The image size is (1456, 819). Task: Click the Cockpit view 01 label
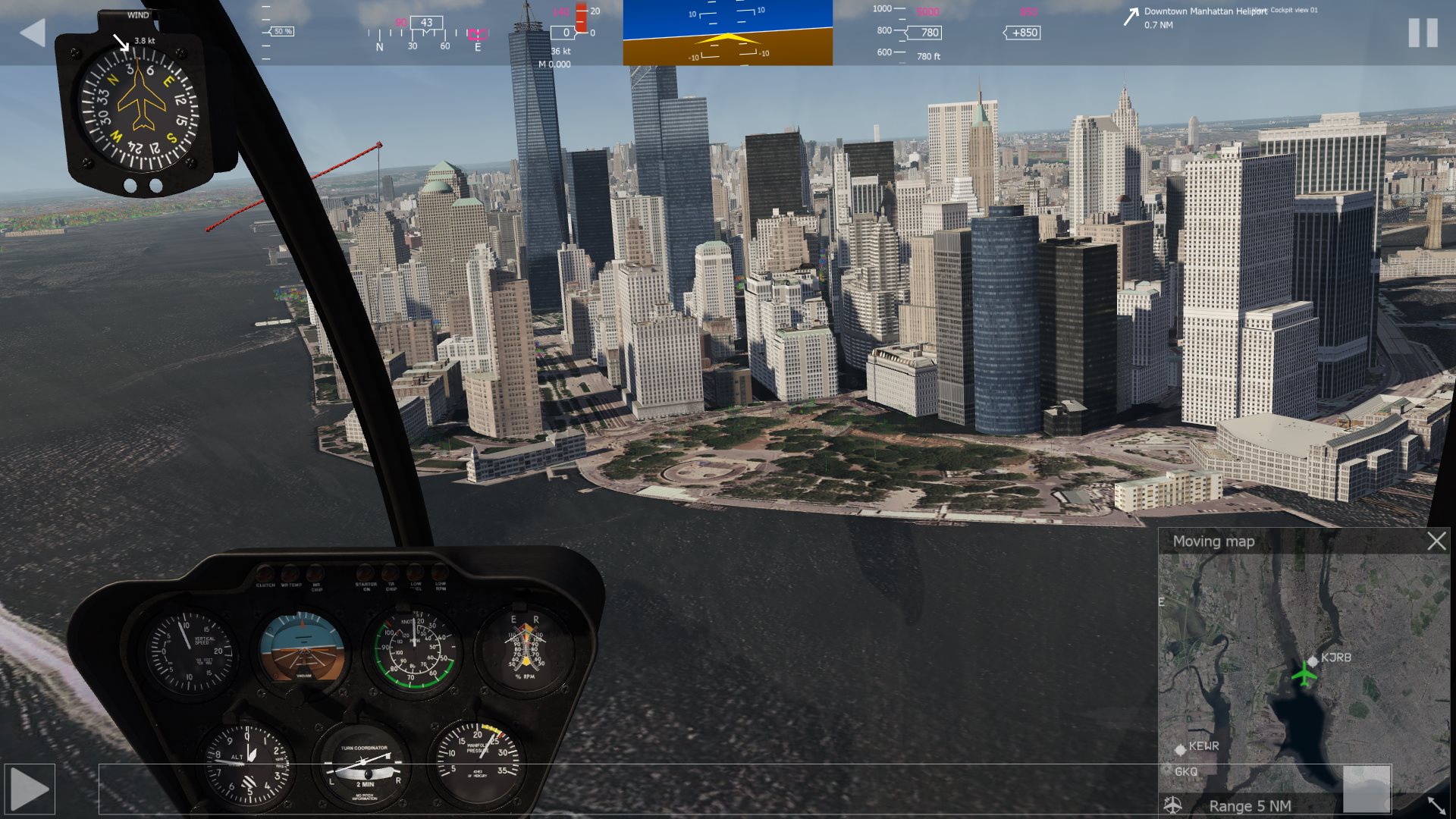pos(1294,10)
